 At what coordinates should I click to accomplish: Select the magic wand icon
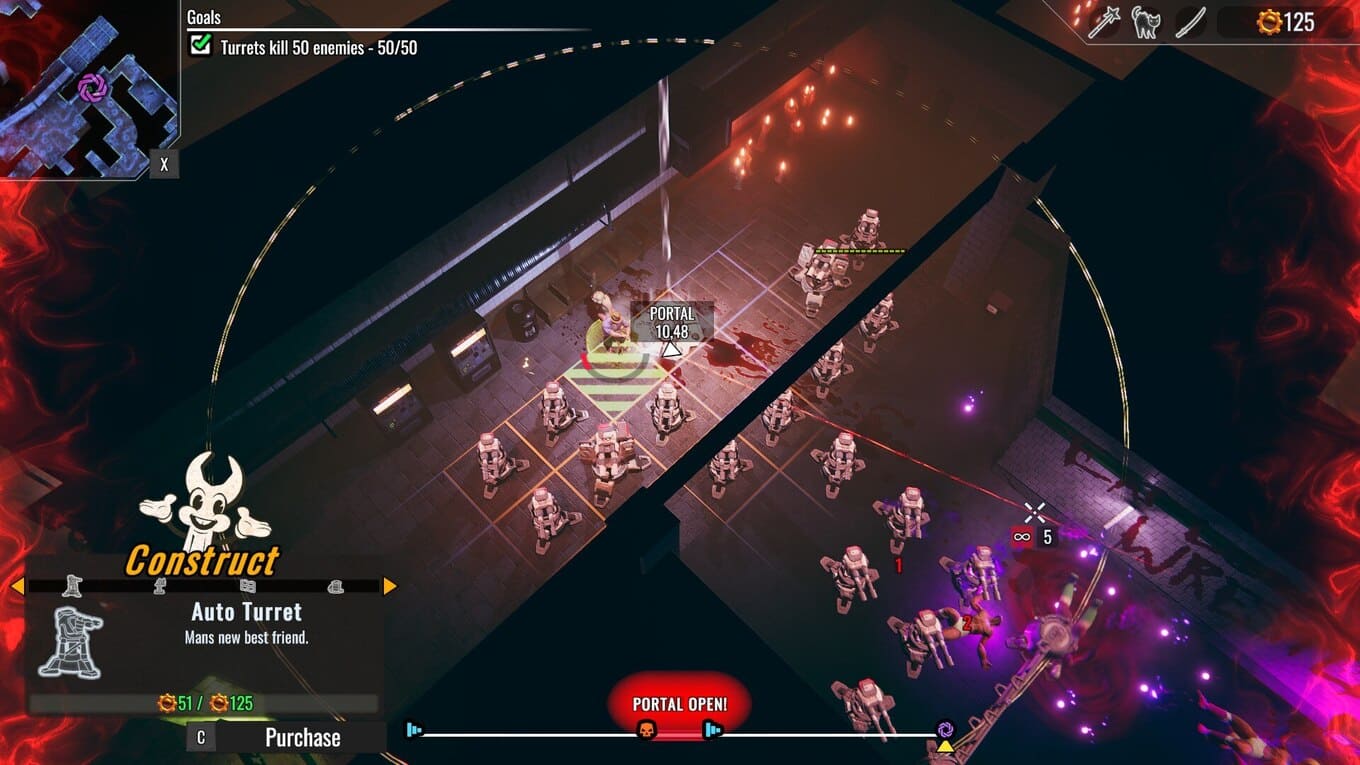click(x=1103, y=22)
